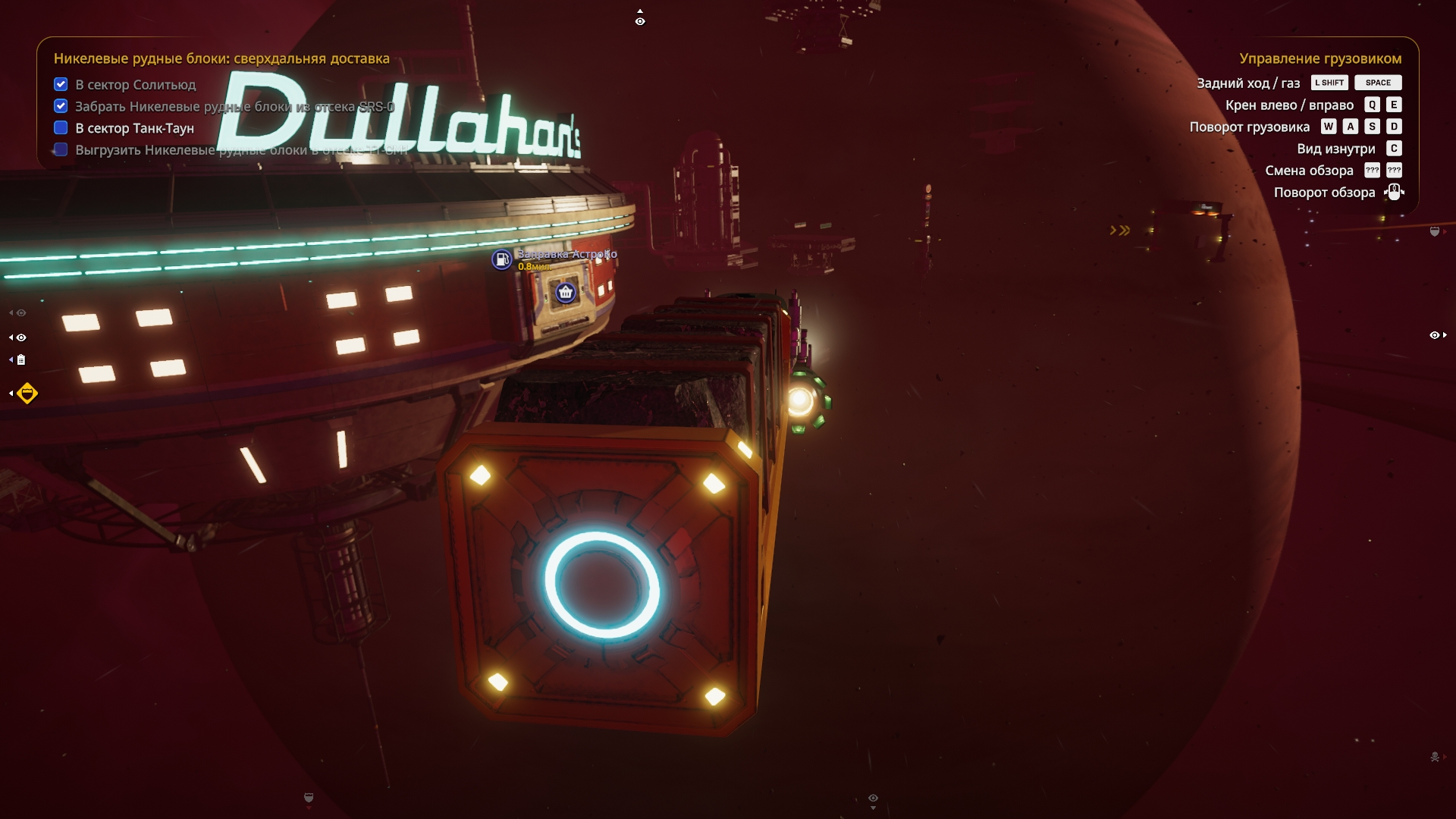Click the shop basket marker

pyautogui.click(x=565, y=293)
